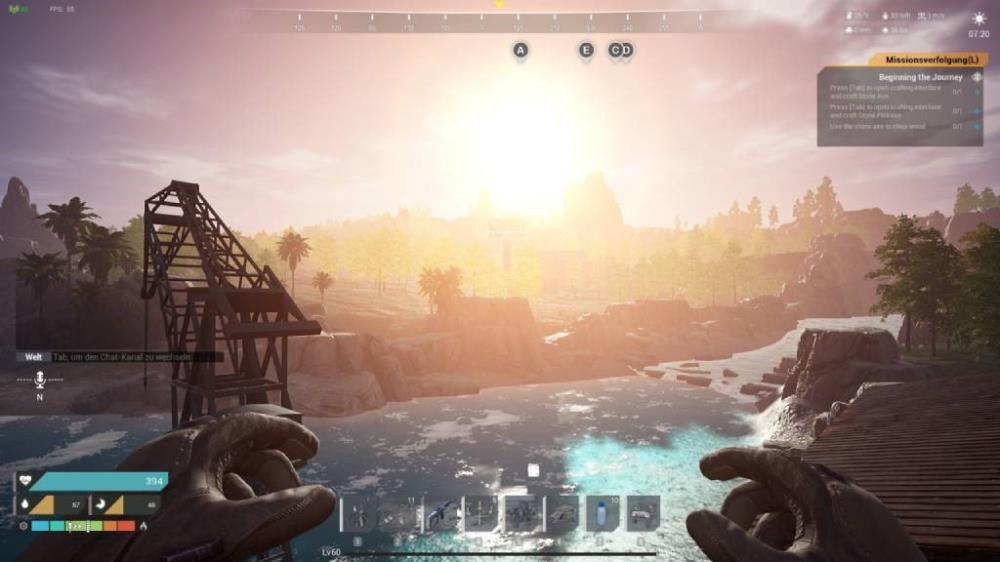The width and height of the screenshot is (1000, 562).
Task: Click the sun weather icon above the clock
Action: [x=979, y=18]
